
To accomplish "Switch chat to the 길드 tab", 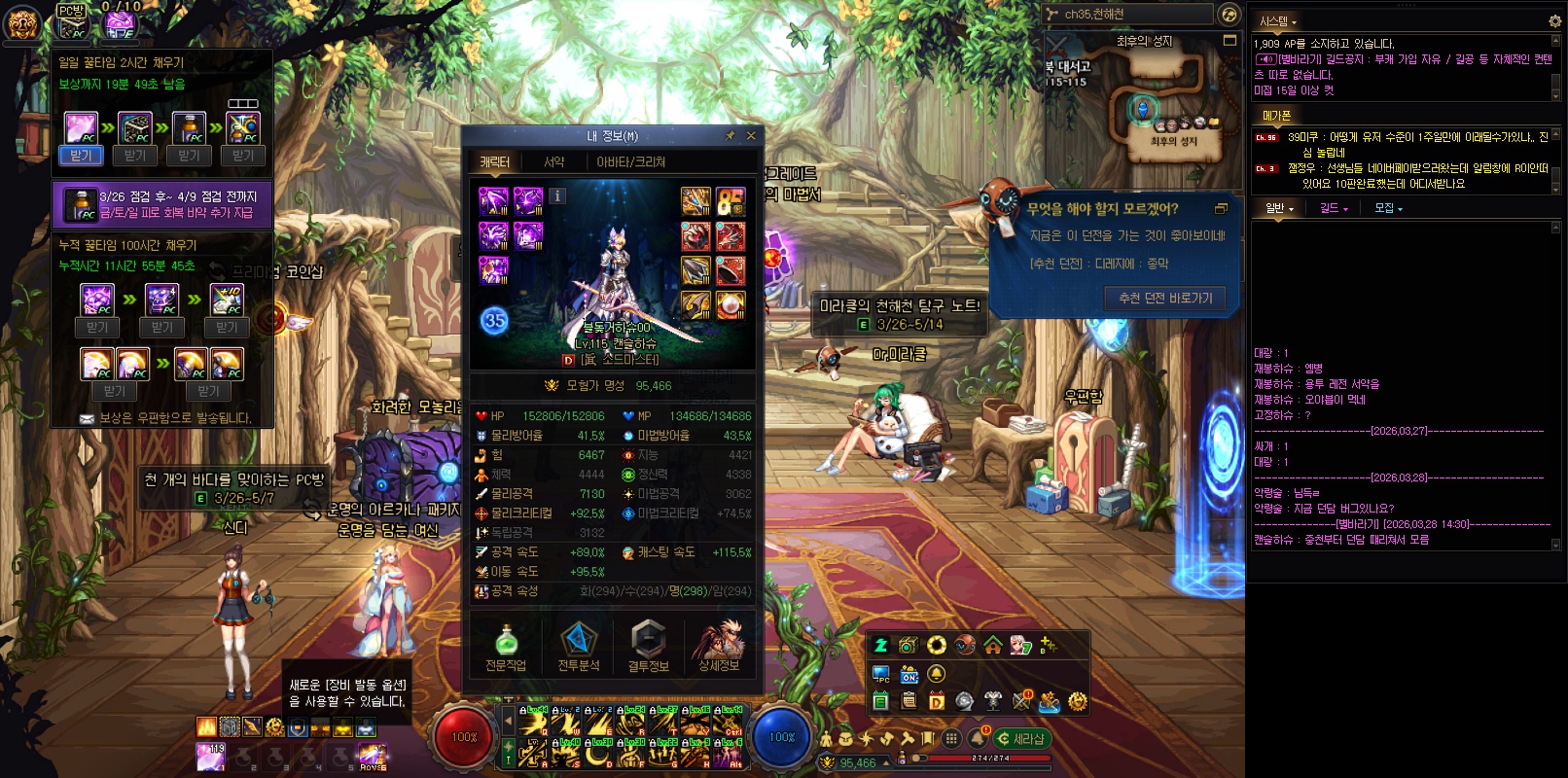I will [1333, 208].
